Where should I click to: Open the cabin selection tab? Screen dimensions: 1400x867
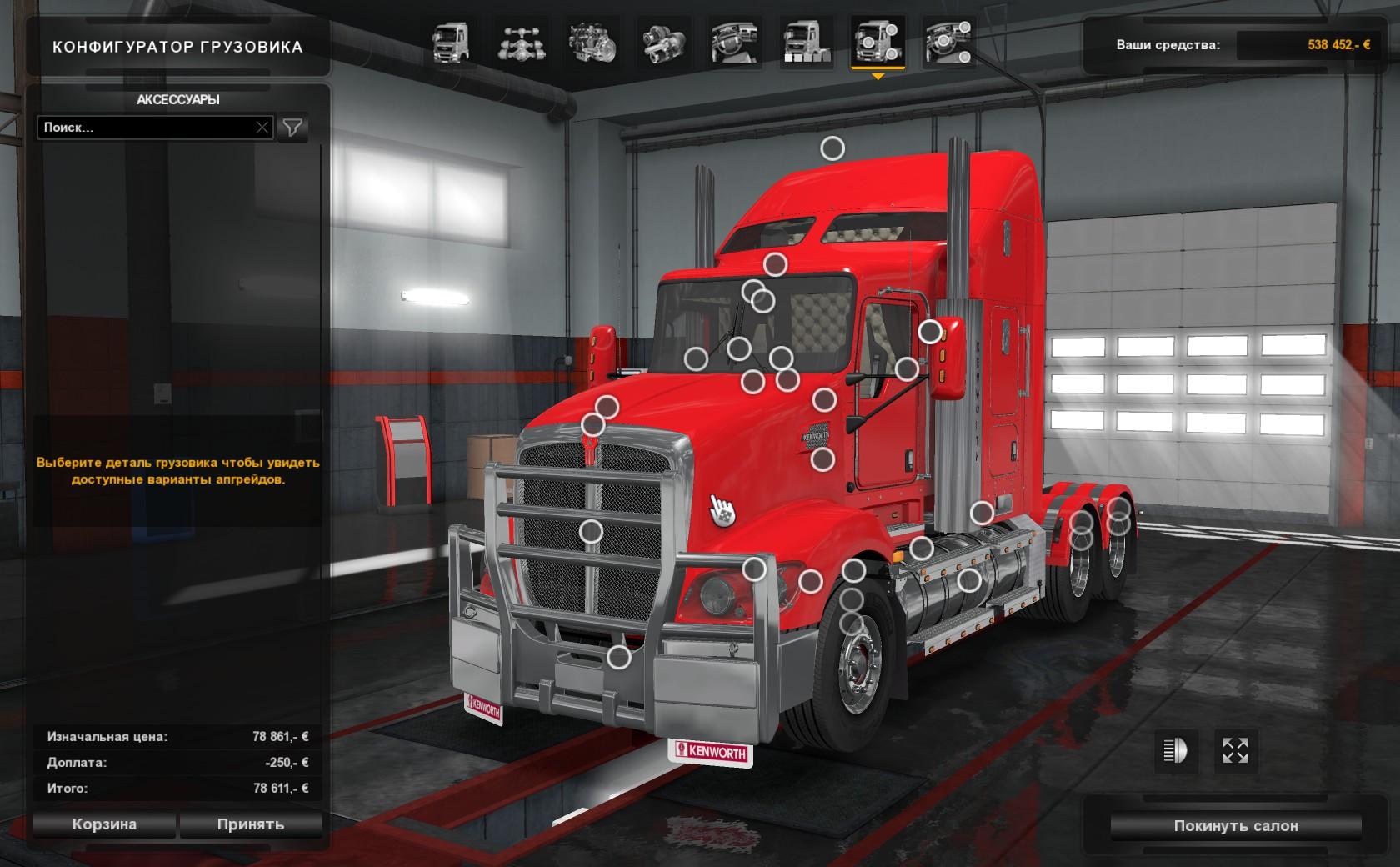pos(451,43)
